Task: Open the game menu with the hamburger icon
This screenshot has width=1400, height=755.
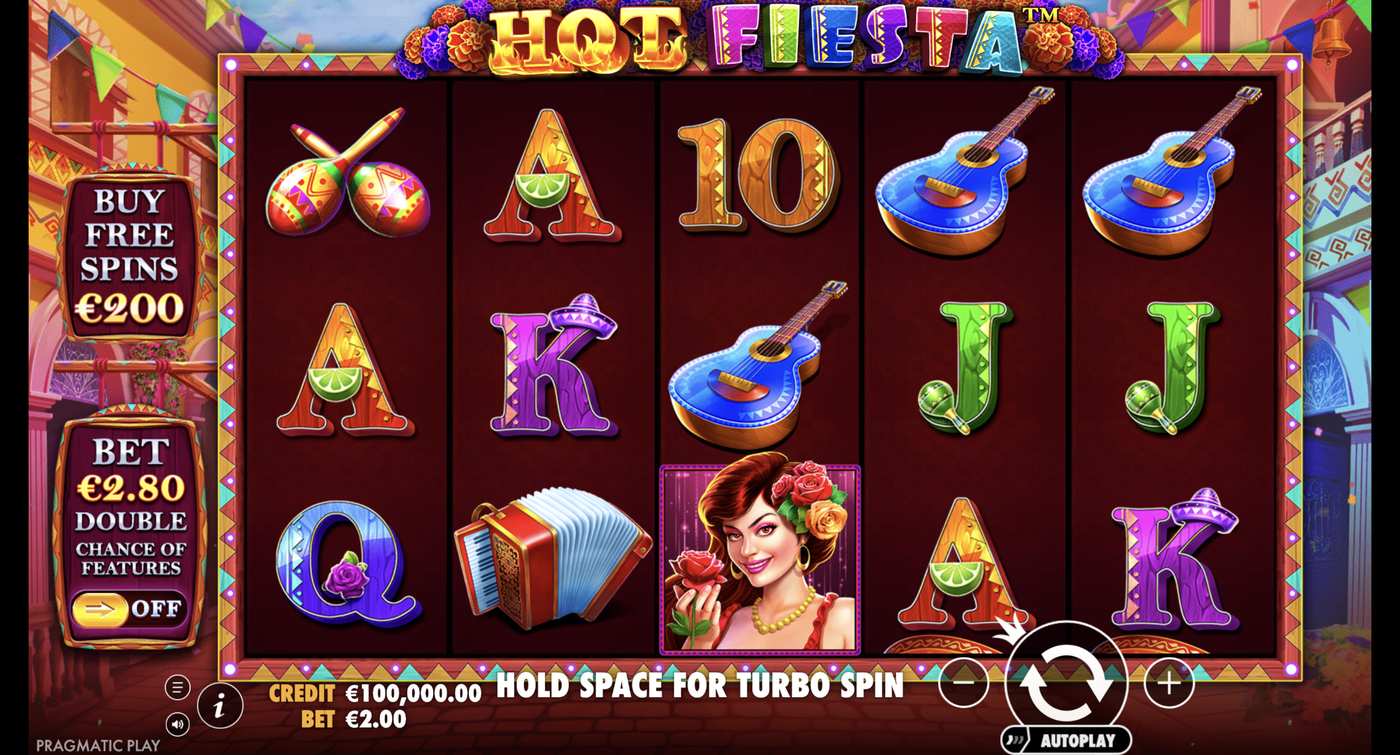Action: tap(176, 687)
